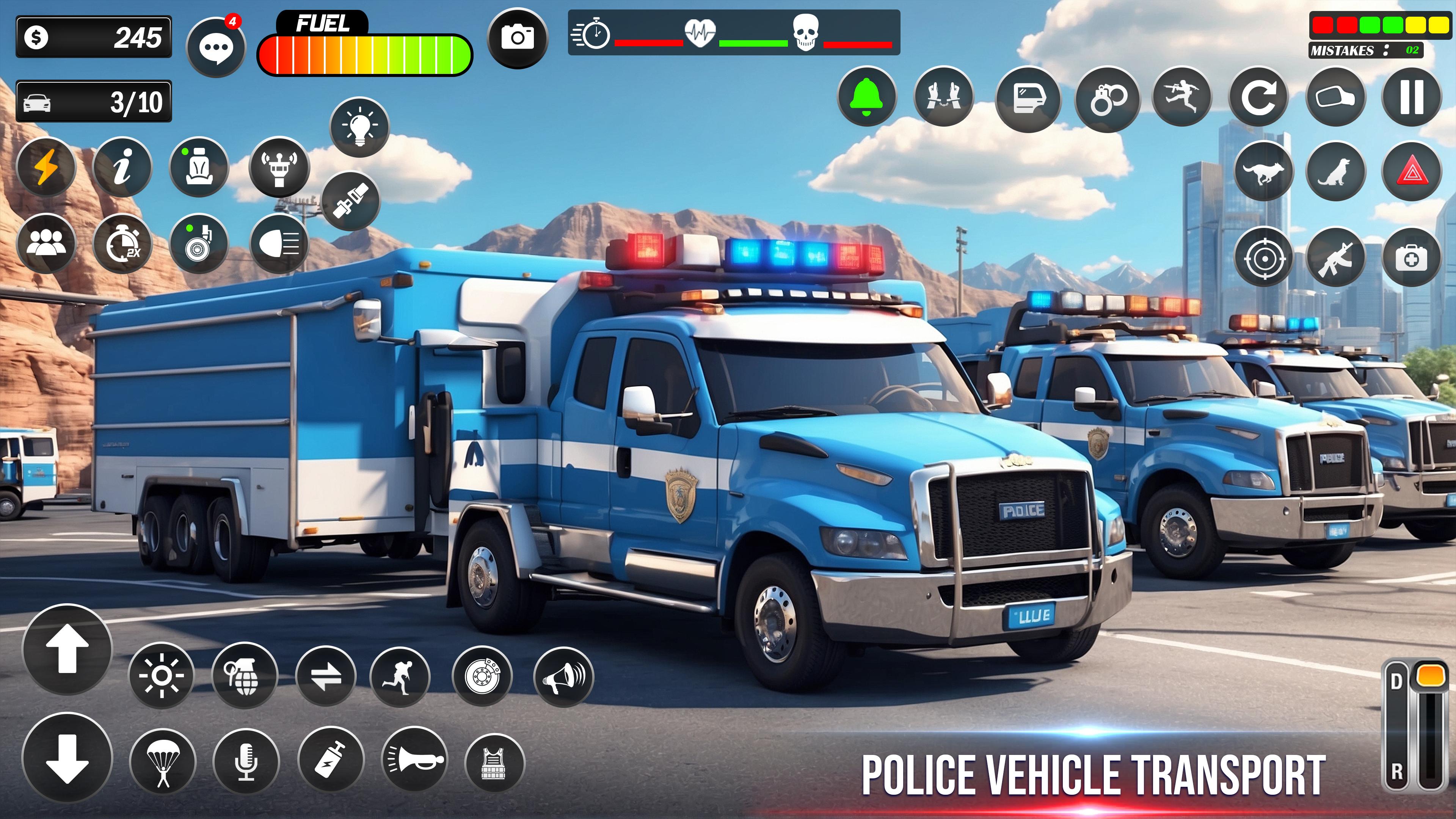Reverse with the down arrow button
Viewport: 1456px width, 819px height.
point(67,758)
